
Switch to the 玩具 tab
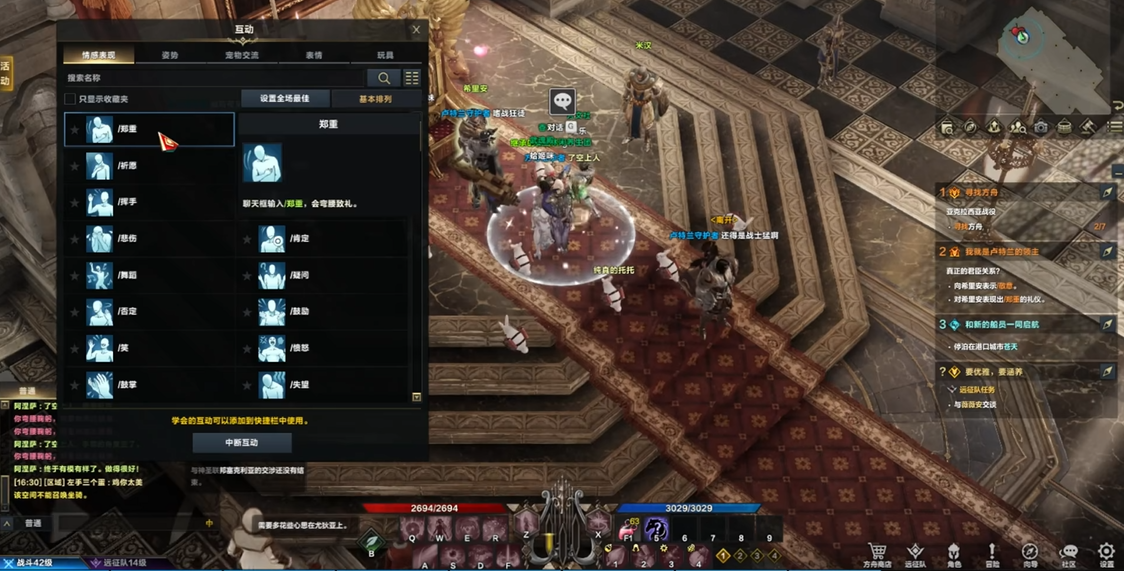(x=385, y=55)
